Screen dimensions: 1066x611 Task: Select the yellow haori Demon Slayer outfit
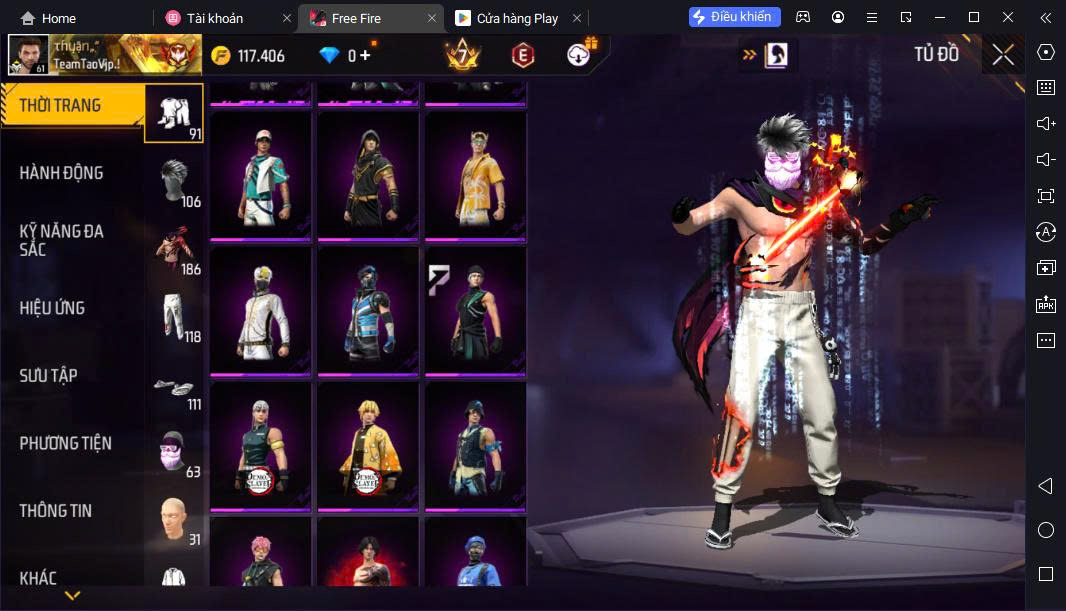(368, 444)
